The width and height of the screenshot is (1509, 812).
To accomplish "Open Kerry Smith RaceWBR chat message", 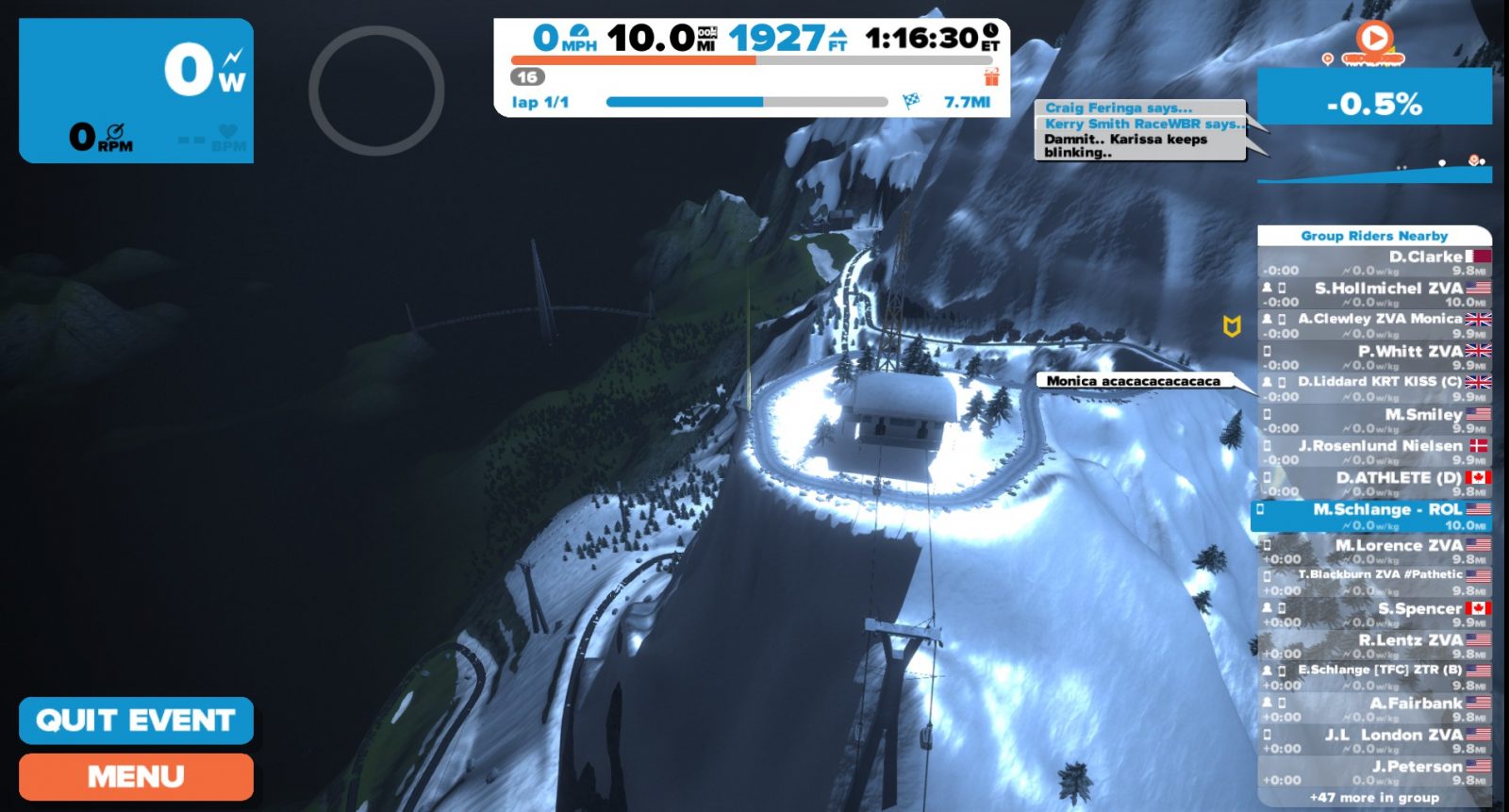I will [1143, 124].
